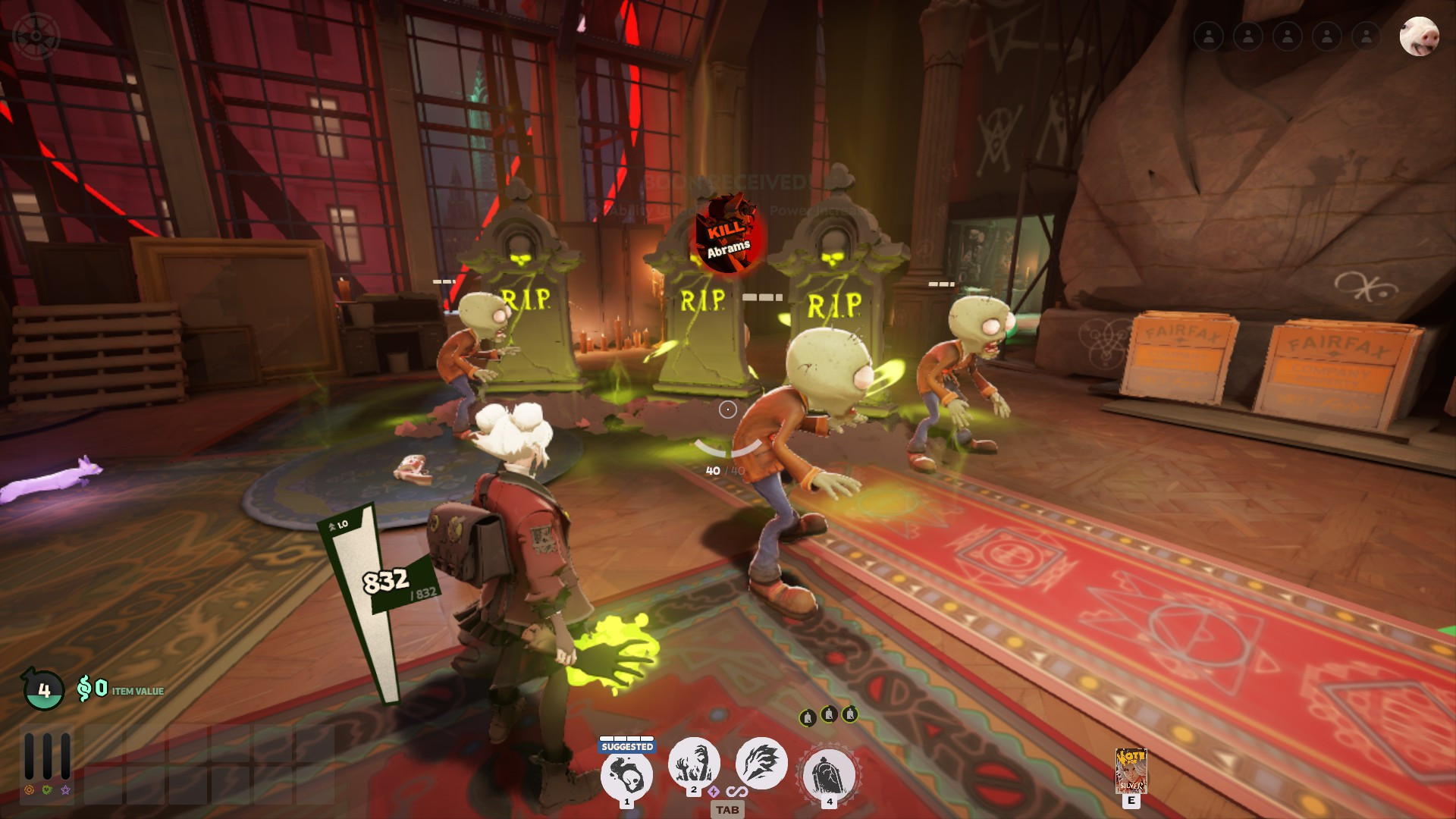This screenshot has width=1456, height=819.
Task: Activate the suggested skull flask ability
Action: pos(626,775)
